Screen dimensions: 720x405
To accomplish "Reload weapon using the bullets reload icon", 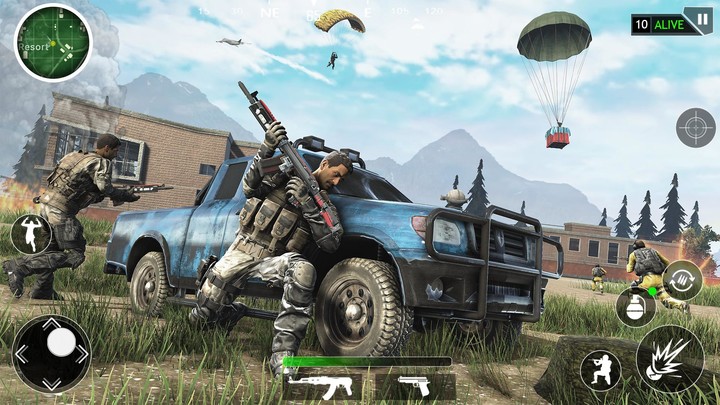I will (x=682, y=279).
